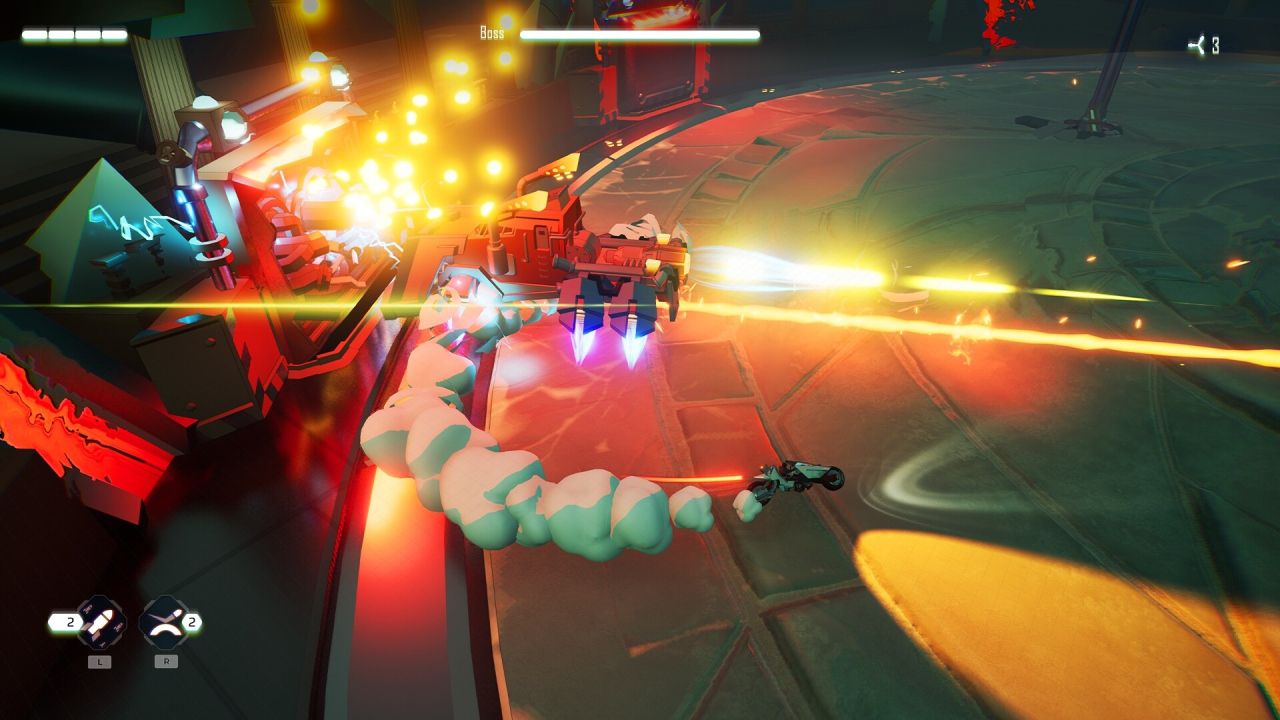The image size is (1280, 720).
Task: Toggle the leftmost segment of the player health bar
Action: click(x=35, y=32)
